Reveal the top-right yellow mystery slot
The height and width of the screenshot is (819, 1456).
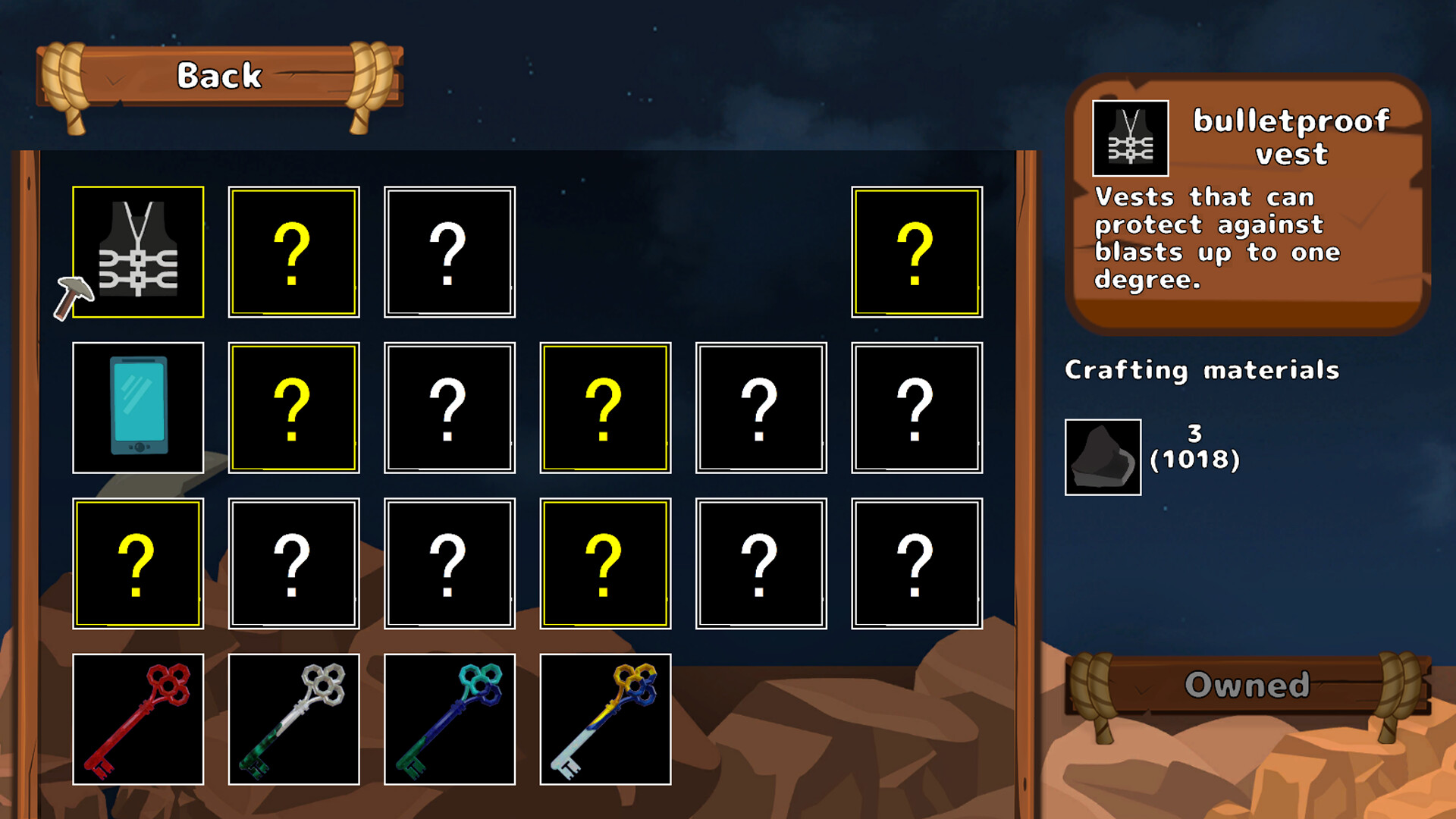click(918, 253)
